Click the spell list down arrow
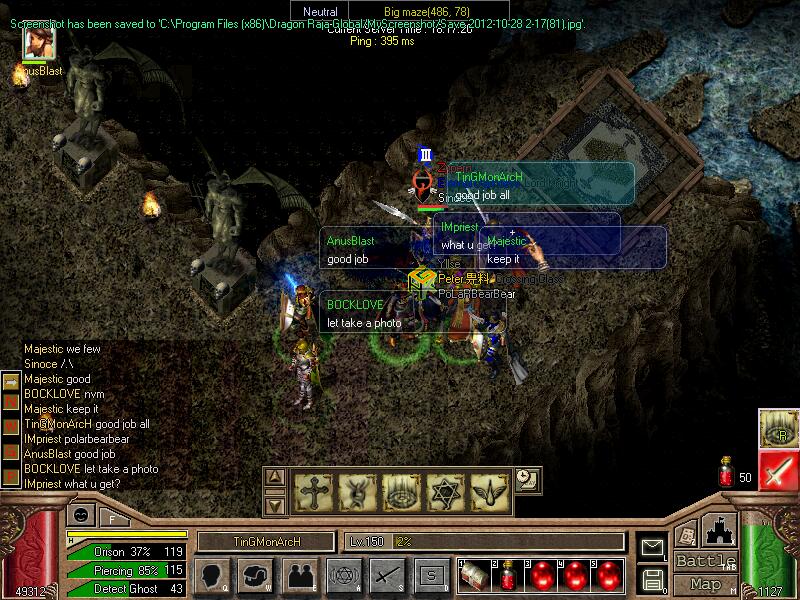This screenshot has height=600, width=800. (276, 505)
